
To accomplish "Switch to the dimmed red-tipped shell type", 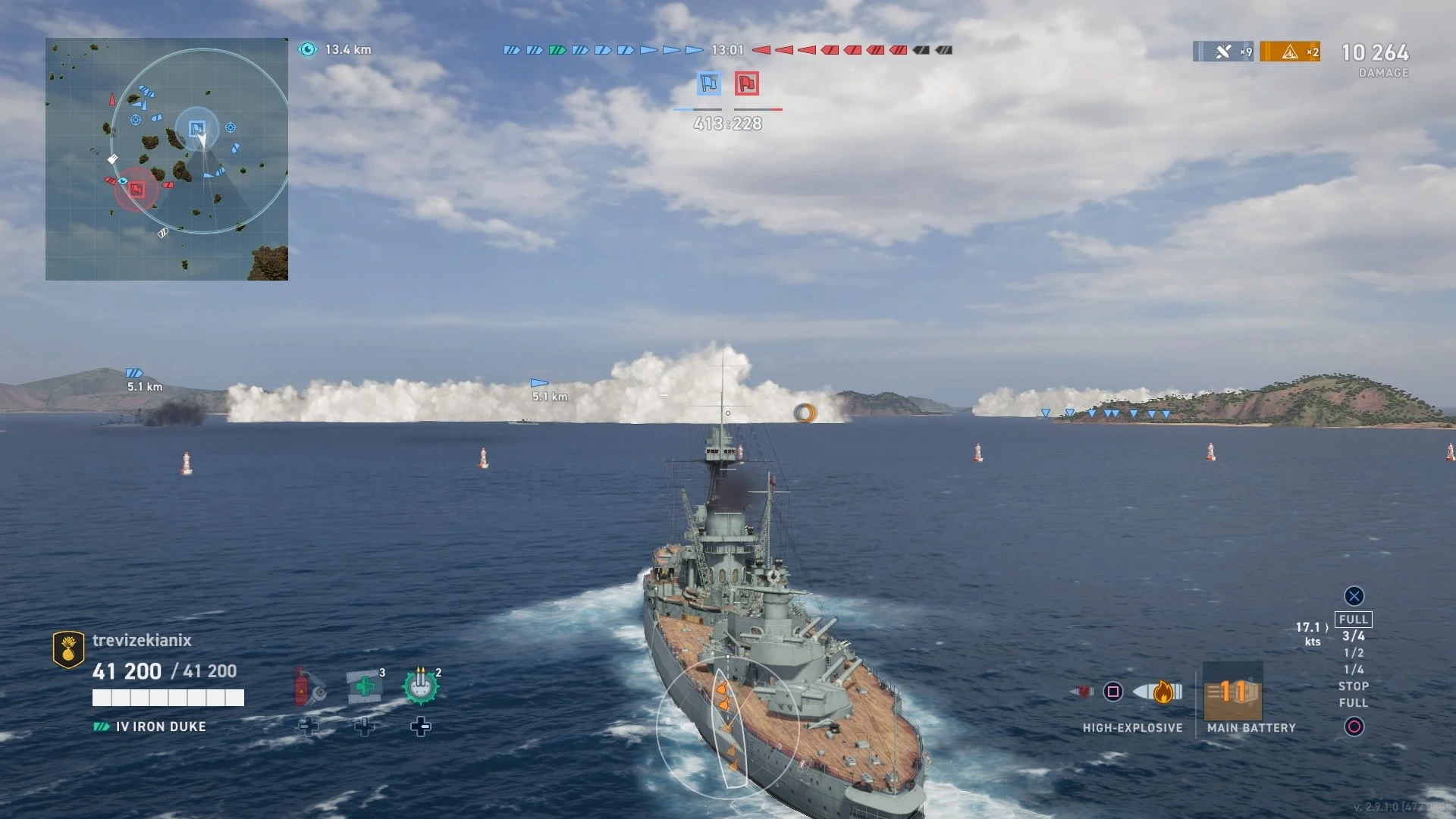I will coord(1082,691).
